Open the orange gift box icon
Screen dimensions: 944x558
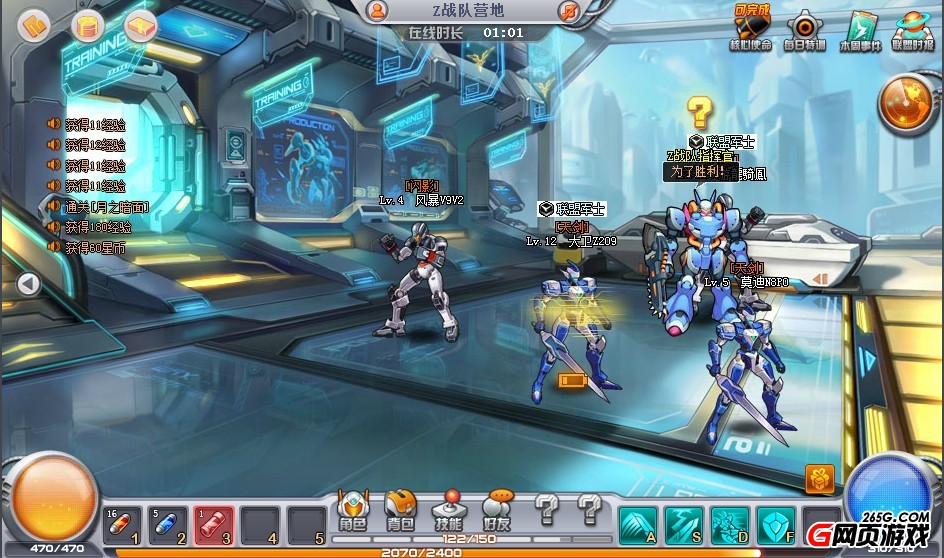click(x=819, y=479)
